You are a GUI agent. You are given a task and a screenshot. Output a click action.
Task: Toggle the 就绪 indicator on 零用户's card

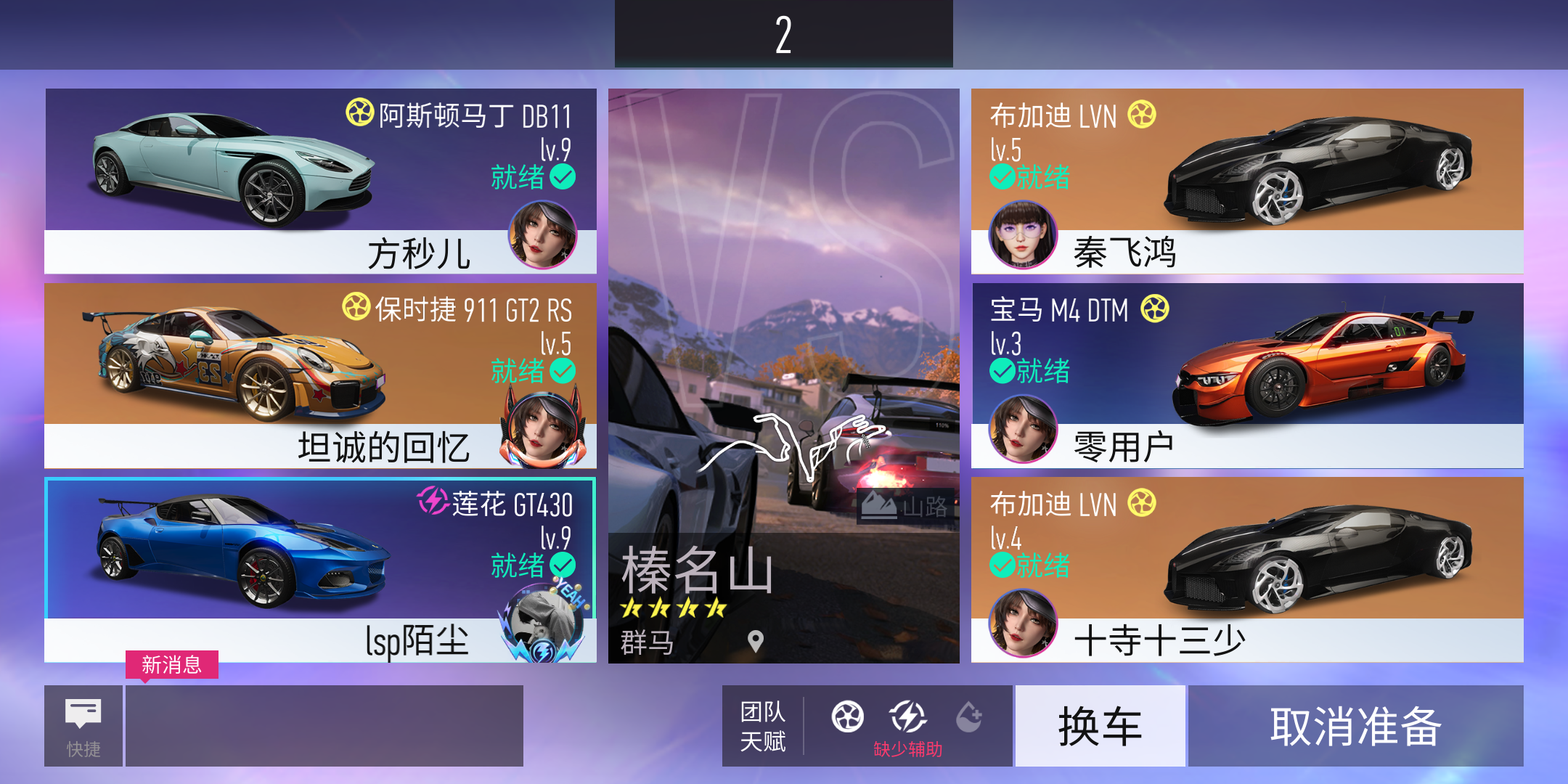click(x=1003, y=371)
